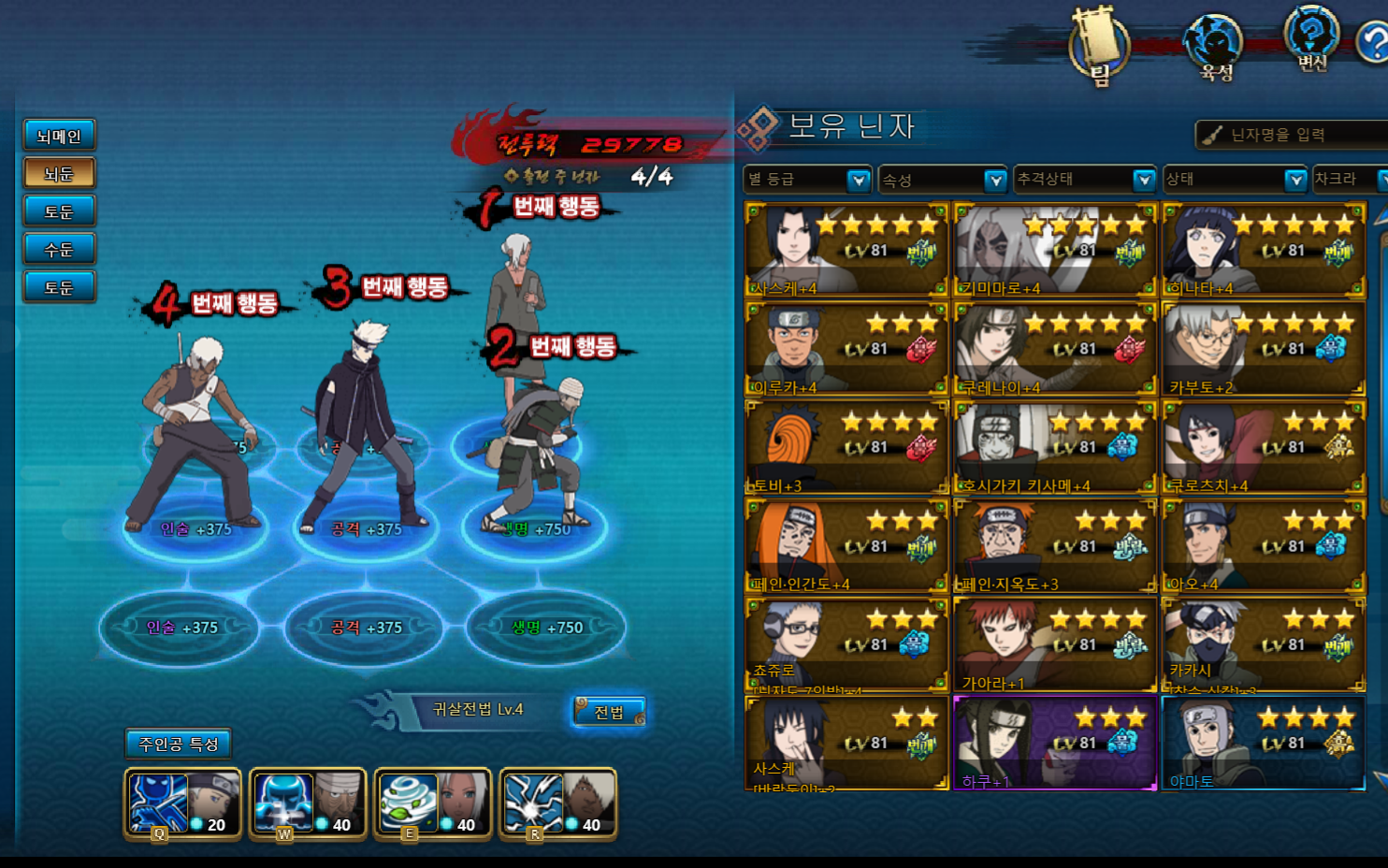Viewport: 1388px width, 868px height.
Task: Open the 전법 formation button
Action: point(609,712)
